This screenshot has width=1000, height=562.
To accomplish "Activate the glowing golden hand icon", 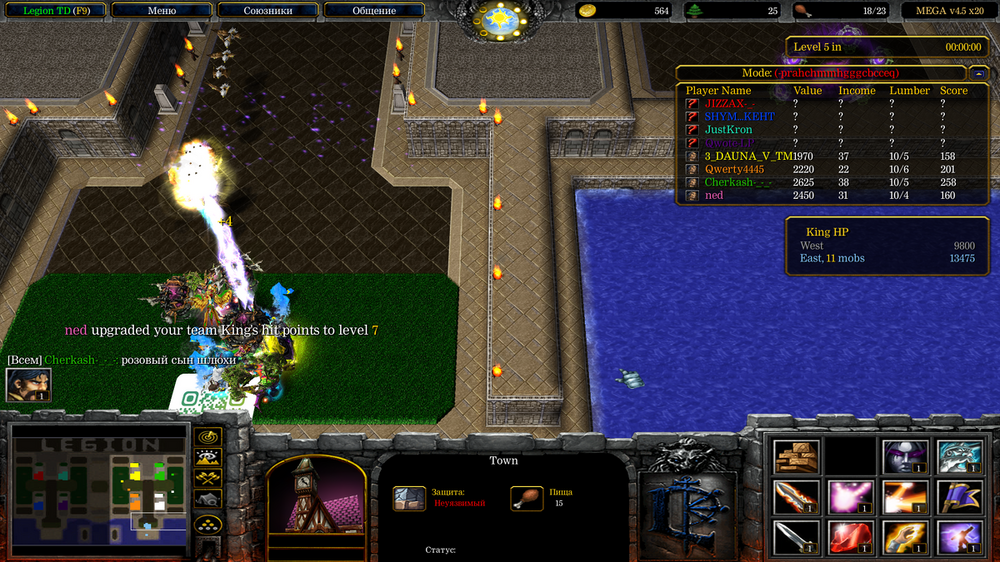I will point(905,537).
